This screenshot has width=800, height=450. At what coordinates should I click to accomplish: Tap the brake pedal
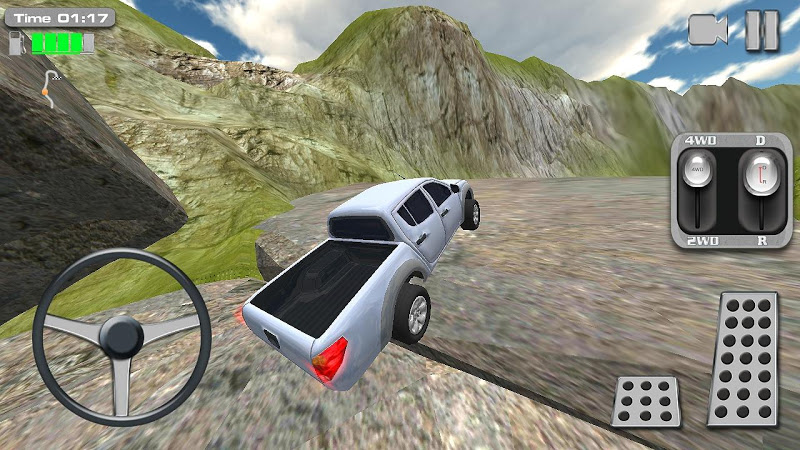tap(646, 401)
